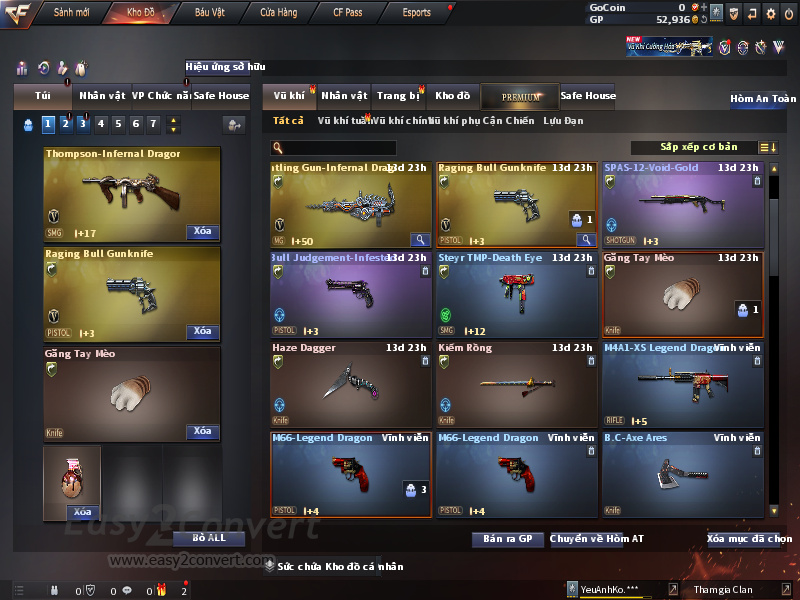This screenshot has width=800, height=600.
Task: Click the Bán ra GP button
Action: 507,539
